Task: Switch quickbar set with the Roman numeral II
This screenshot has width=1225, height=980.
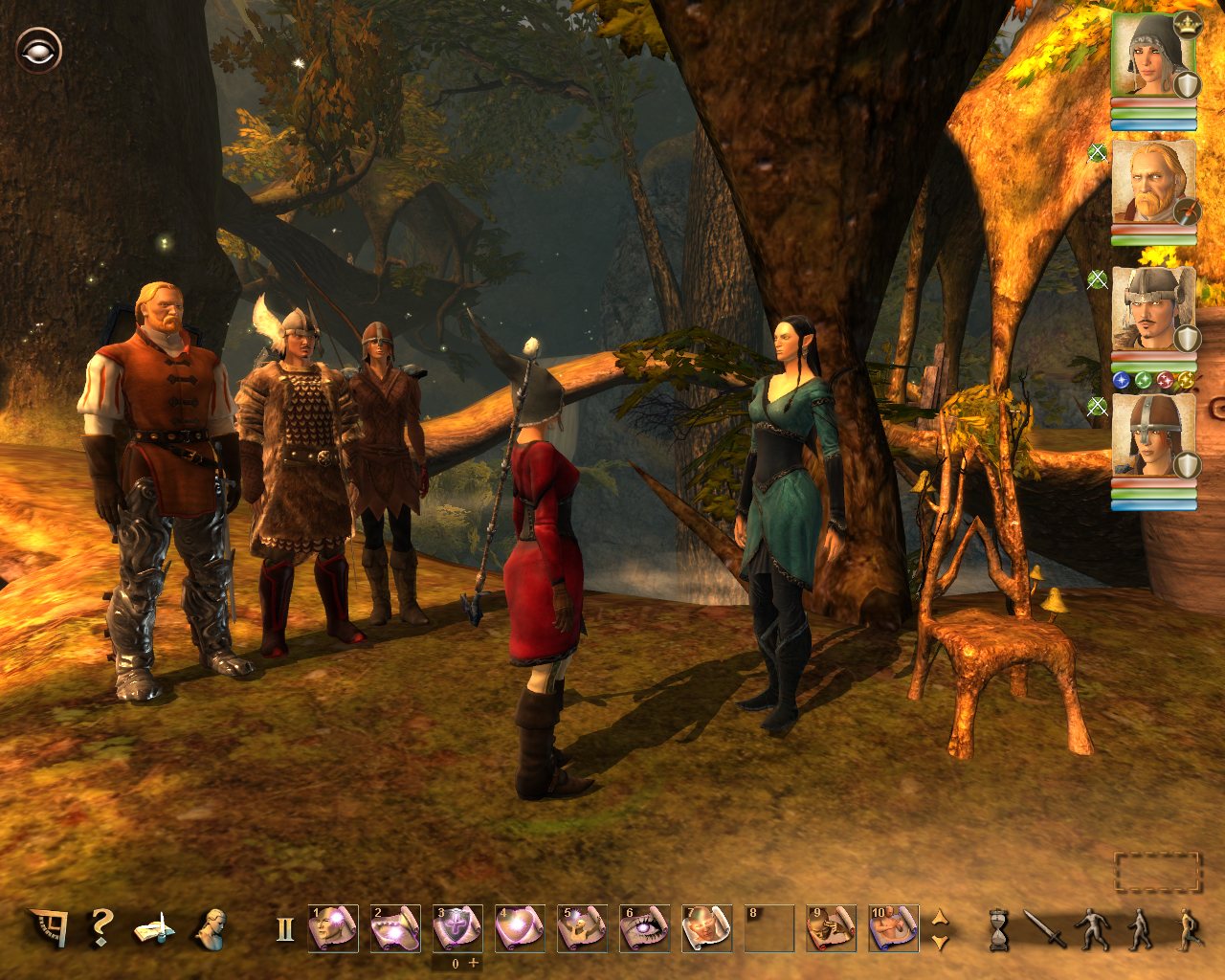Action: click(284, 929)
